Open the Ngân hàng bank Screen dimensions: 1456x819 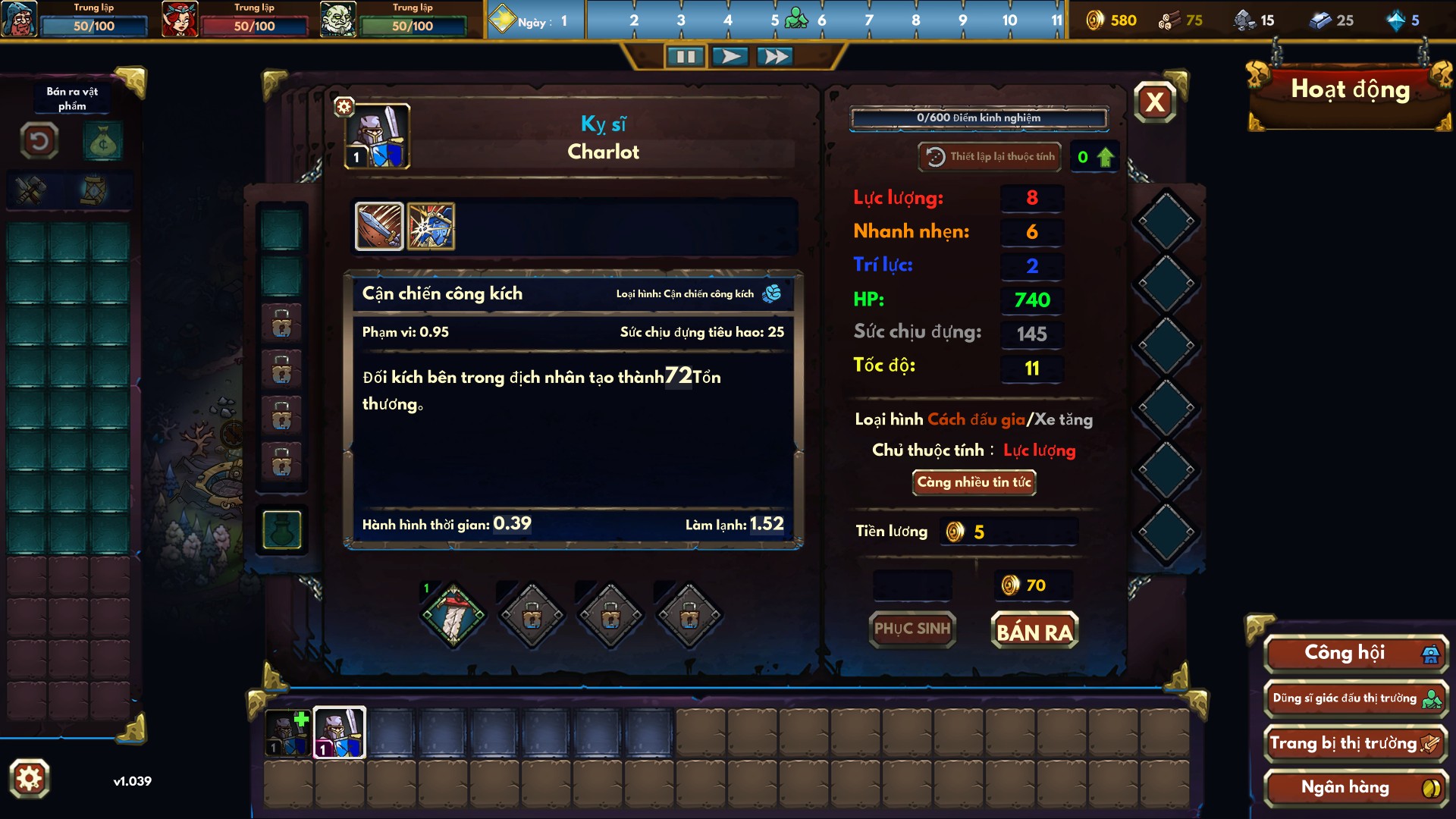(x=1355, y=788)
